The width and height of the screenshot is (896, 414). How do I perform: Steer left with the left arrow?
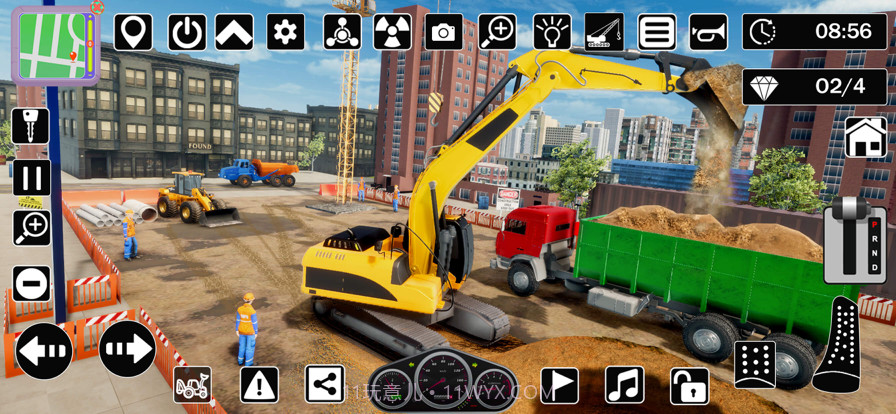[x=44, y=350]
